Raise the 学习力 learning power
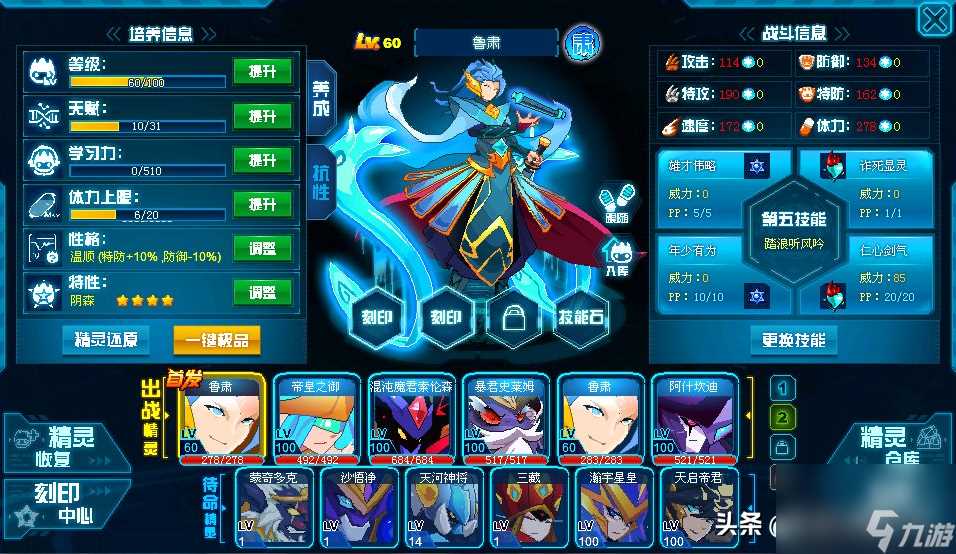Image resolution: width=956 pixels, height=554 pixels. 262,160
